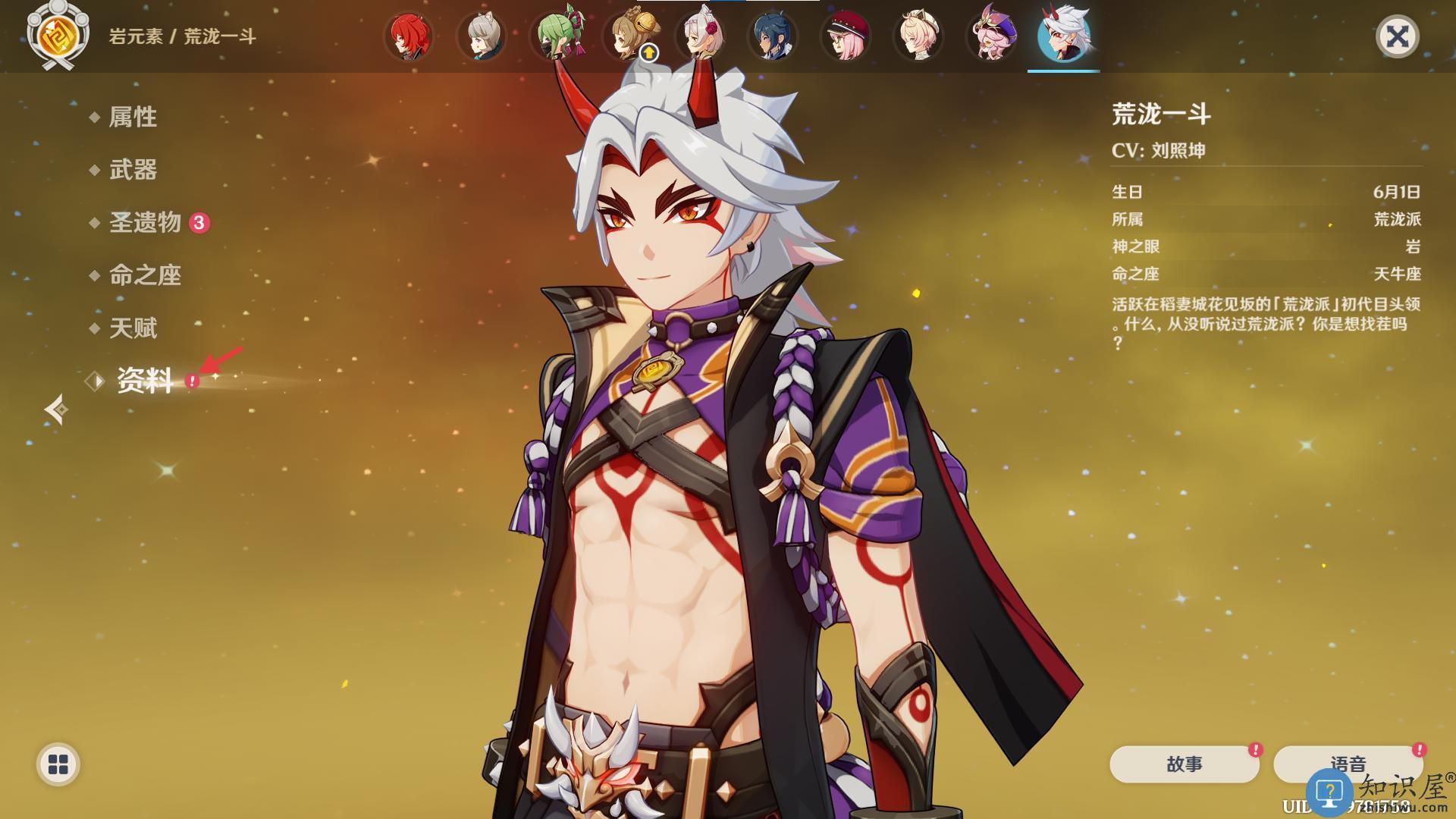
Task: Choose the pink-haired portrait with purple hat
Action: [992, 36]
